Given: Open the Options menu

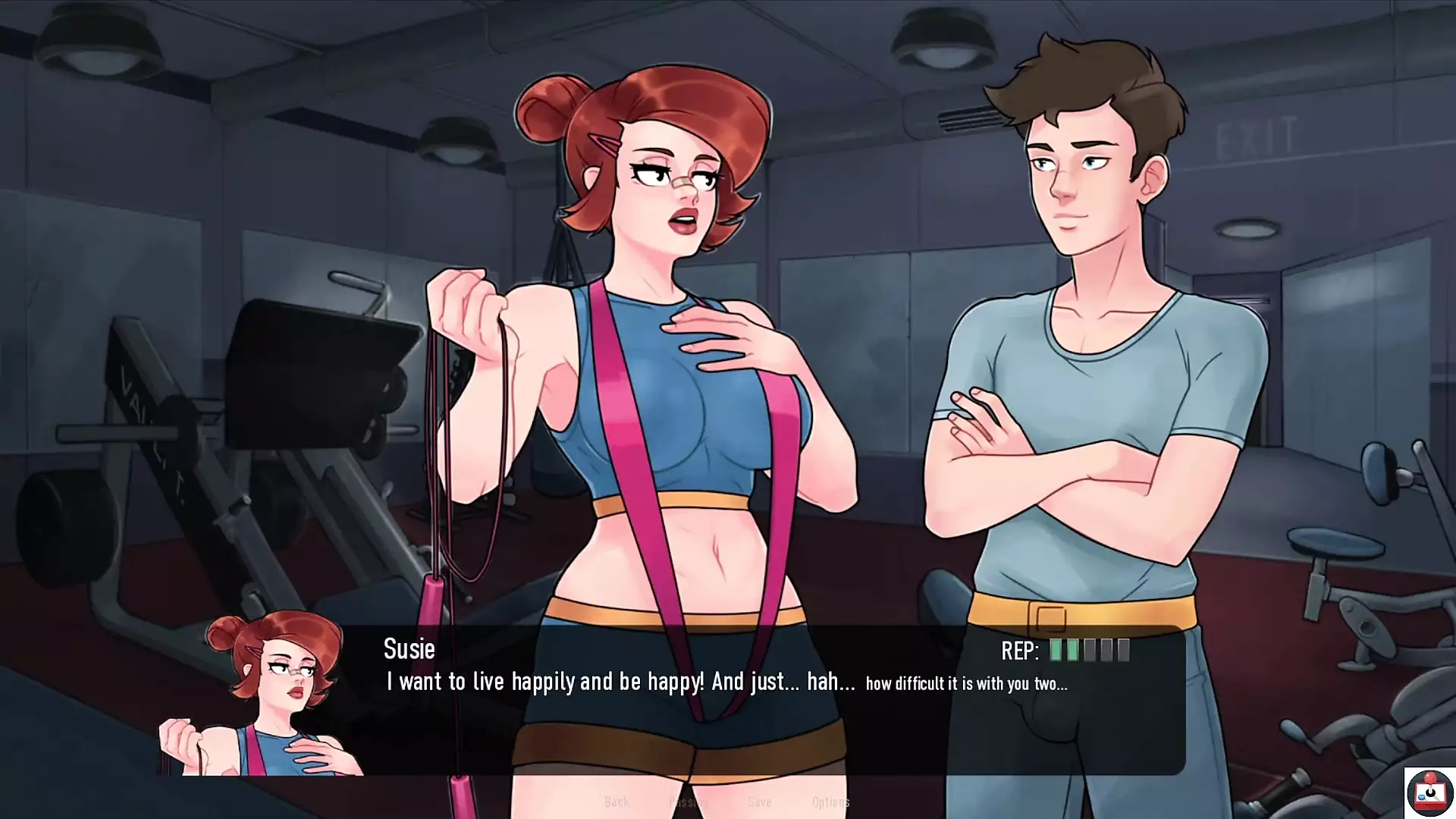Looking at the screenshot, I should coord(830,802).
